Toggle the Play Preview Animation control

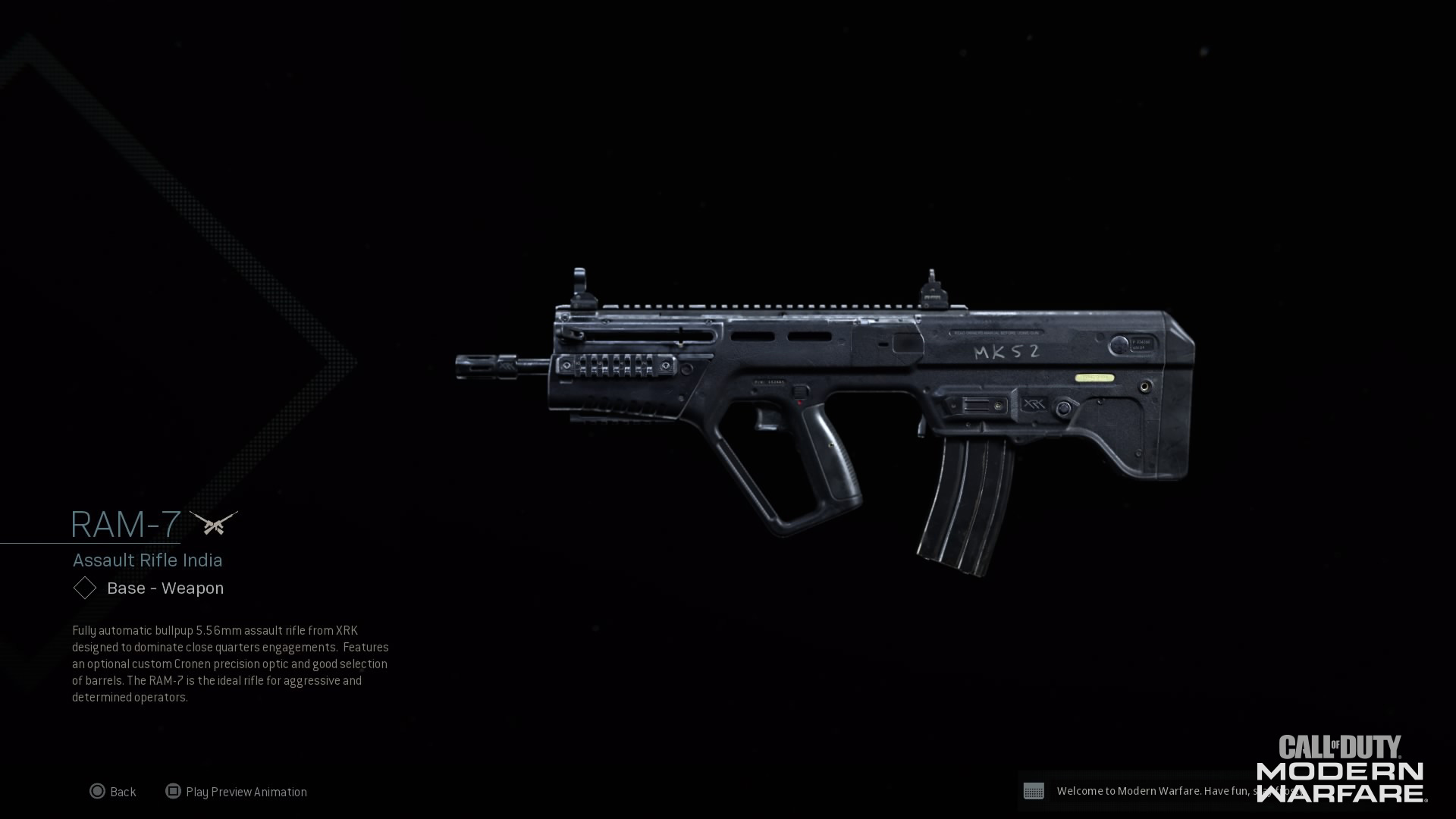pyautogui.click(x=246, y=791)
